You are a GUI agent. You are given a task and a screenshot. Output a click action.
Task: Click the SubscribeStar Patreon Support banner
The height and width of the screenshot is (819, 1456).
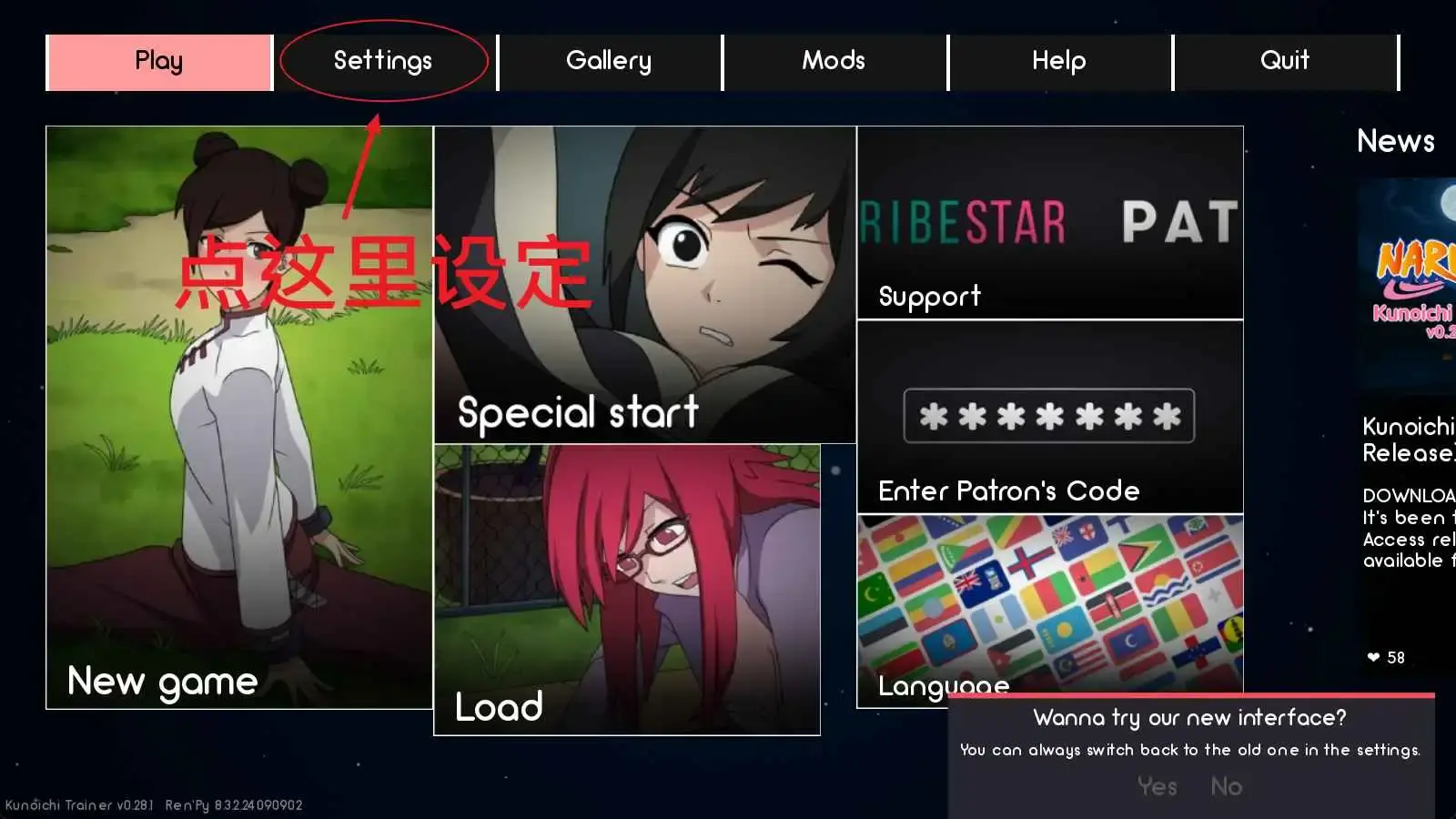[x=1049, y=223]
